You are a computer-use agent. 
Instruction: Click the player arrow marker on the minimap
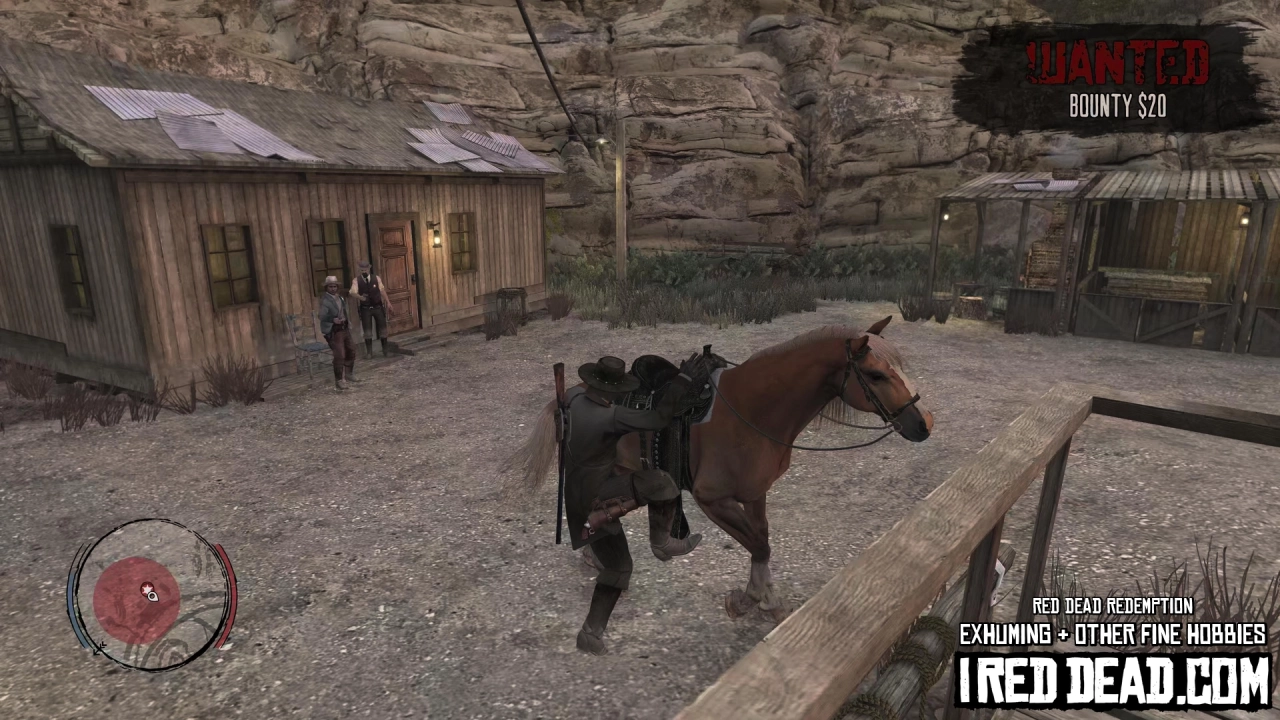click(x=152, y=597)
